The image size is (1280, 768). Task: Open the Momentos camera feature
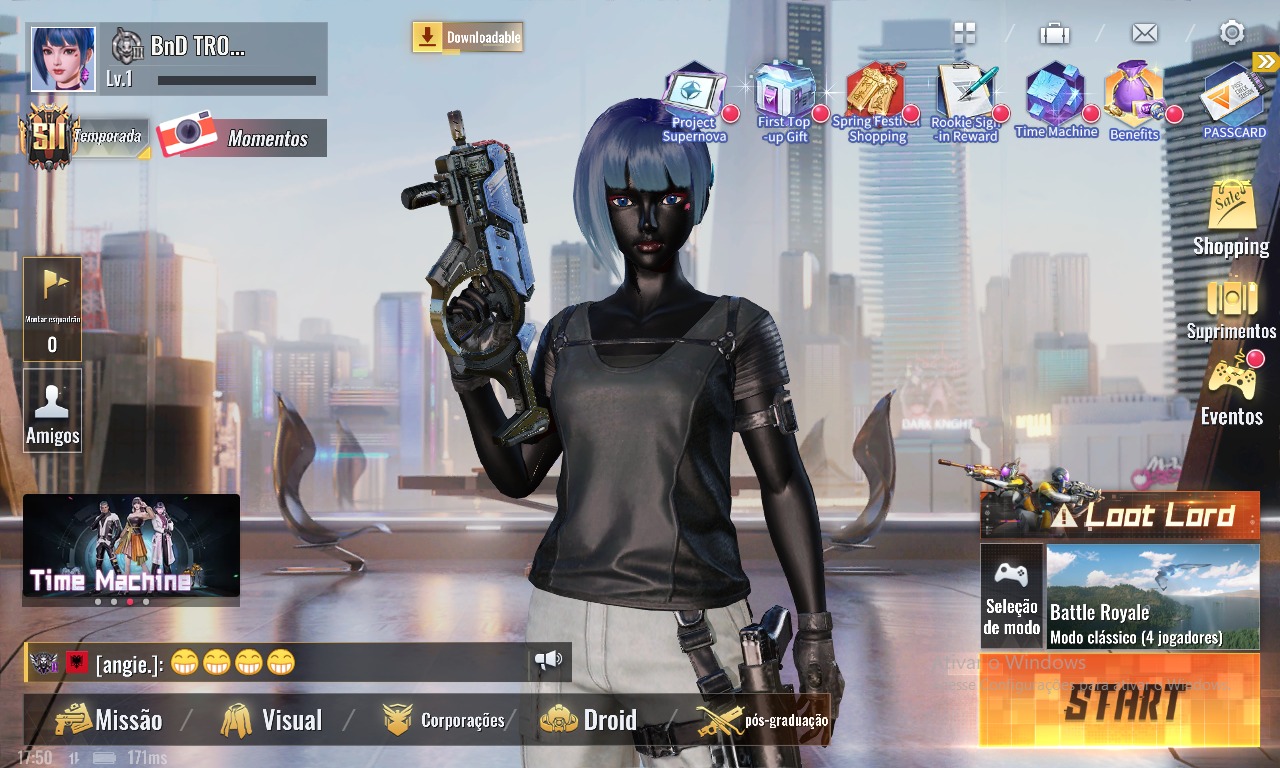pos(242,138)
